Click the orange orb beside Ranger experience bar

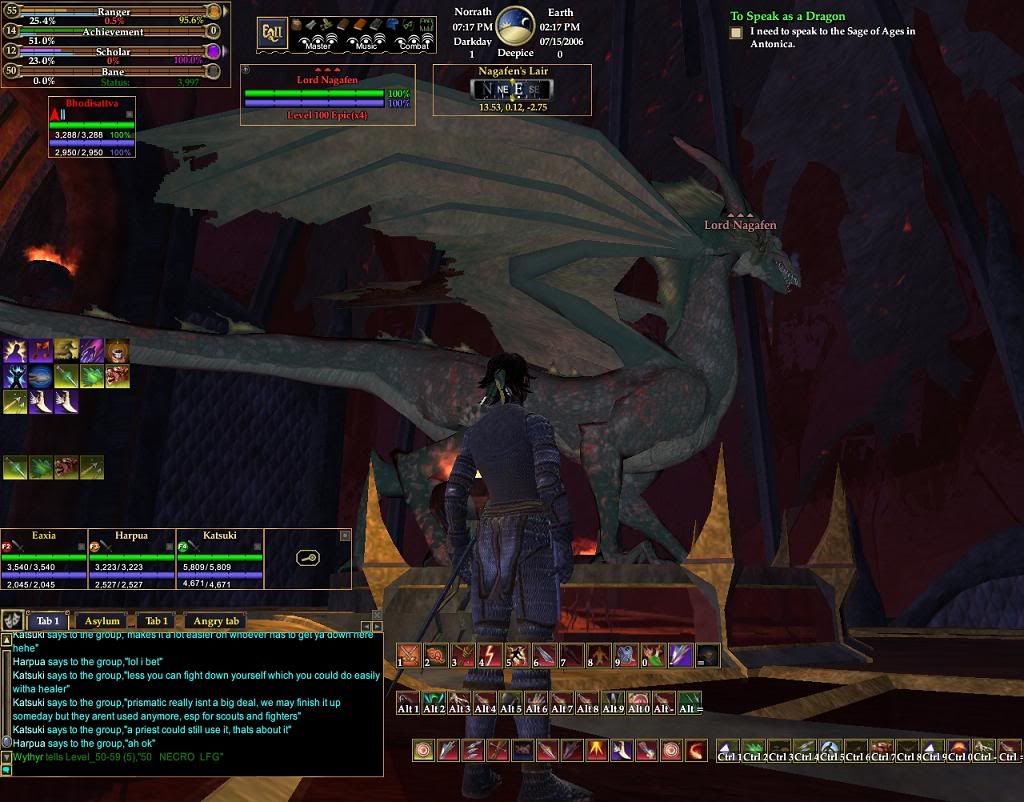click(x=213, y=11)
